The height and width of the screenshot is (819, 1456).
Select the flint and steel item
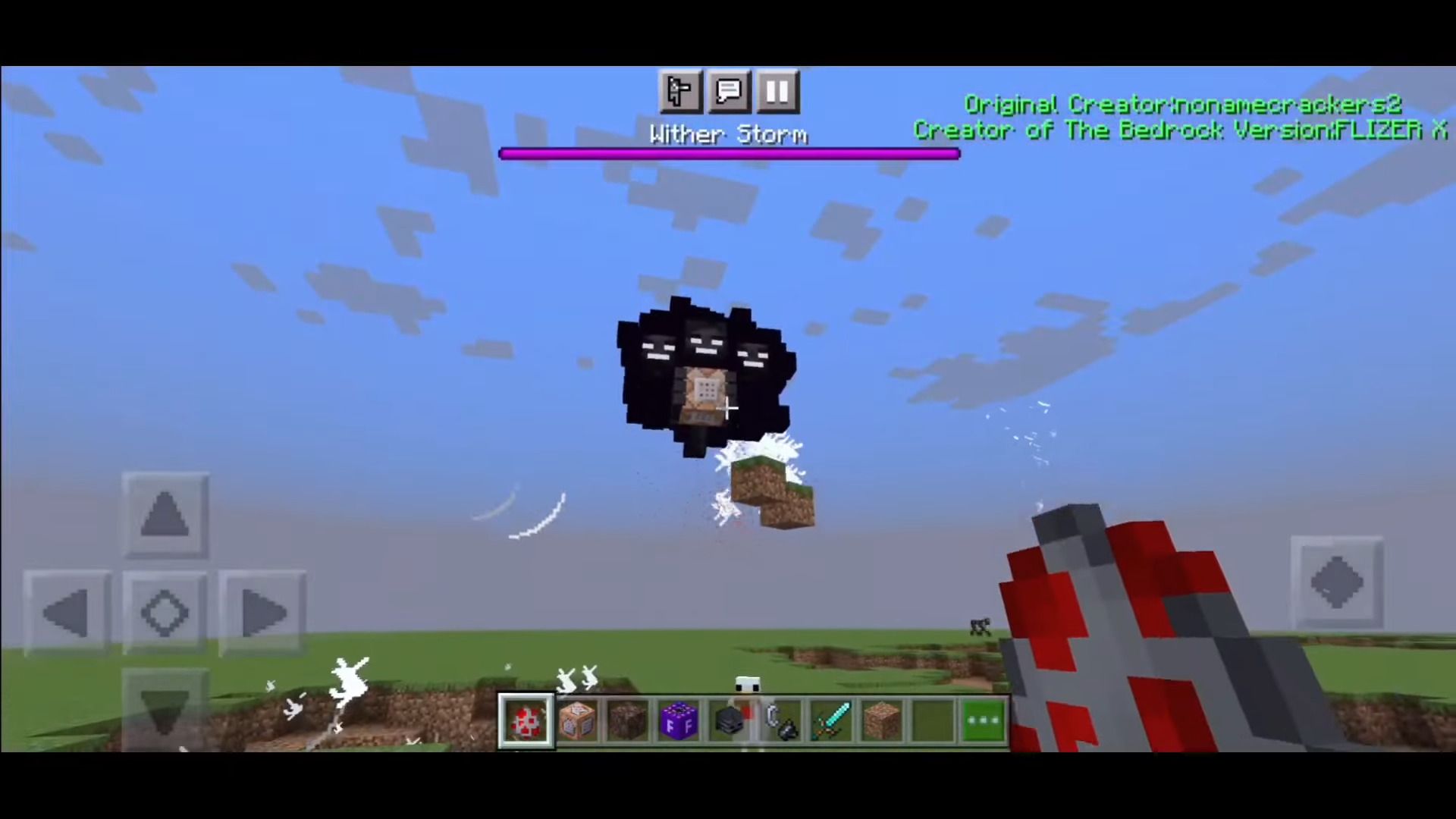click(780, 720)
